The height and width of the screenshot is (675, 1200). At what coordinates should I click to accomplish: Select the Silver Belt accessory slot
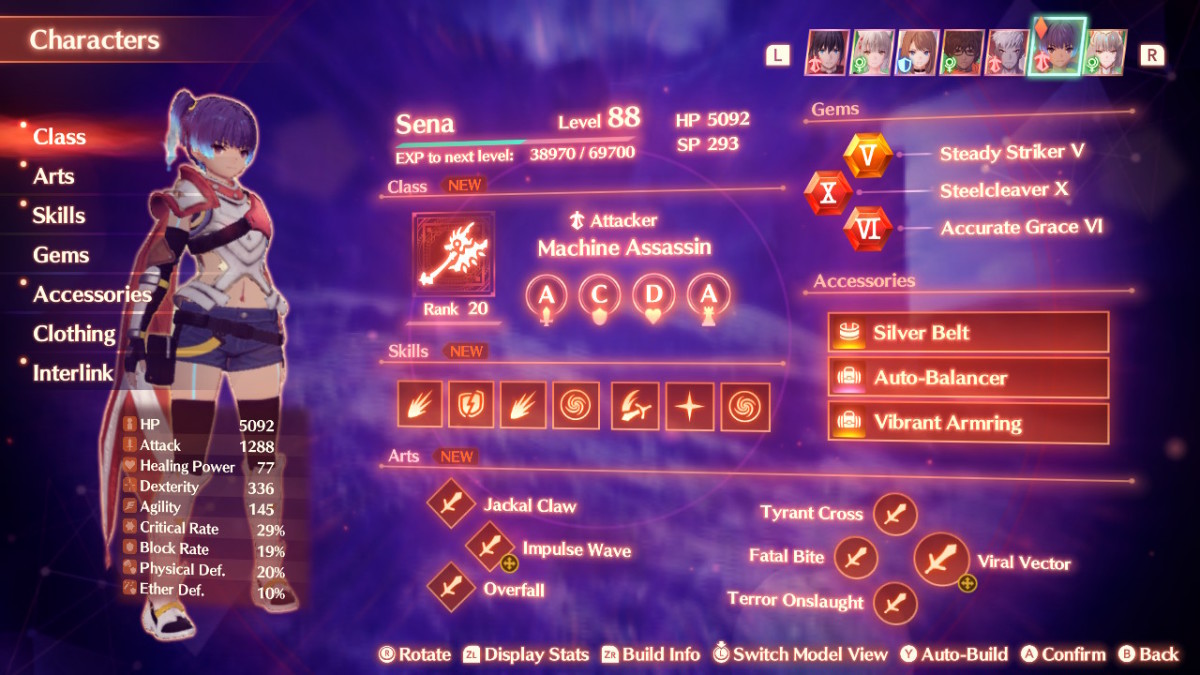coord(968,333)
